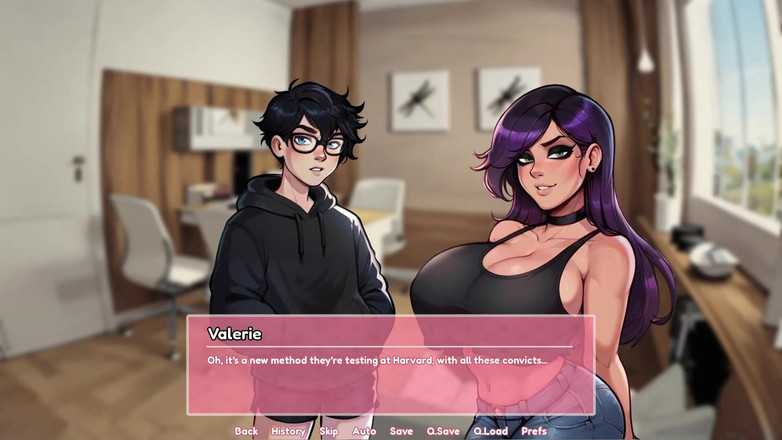The height and width of the screenshot is (440, 782).
Task: Activate Skip to fast-forward dialogue
Action: click(x=329, y=431)
